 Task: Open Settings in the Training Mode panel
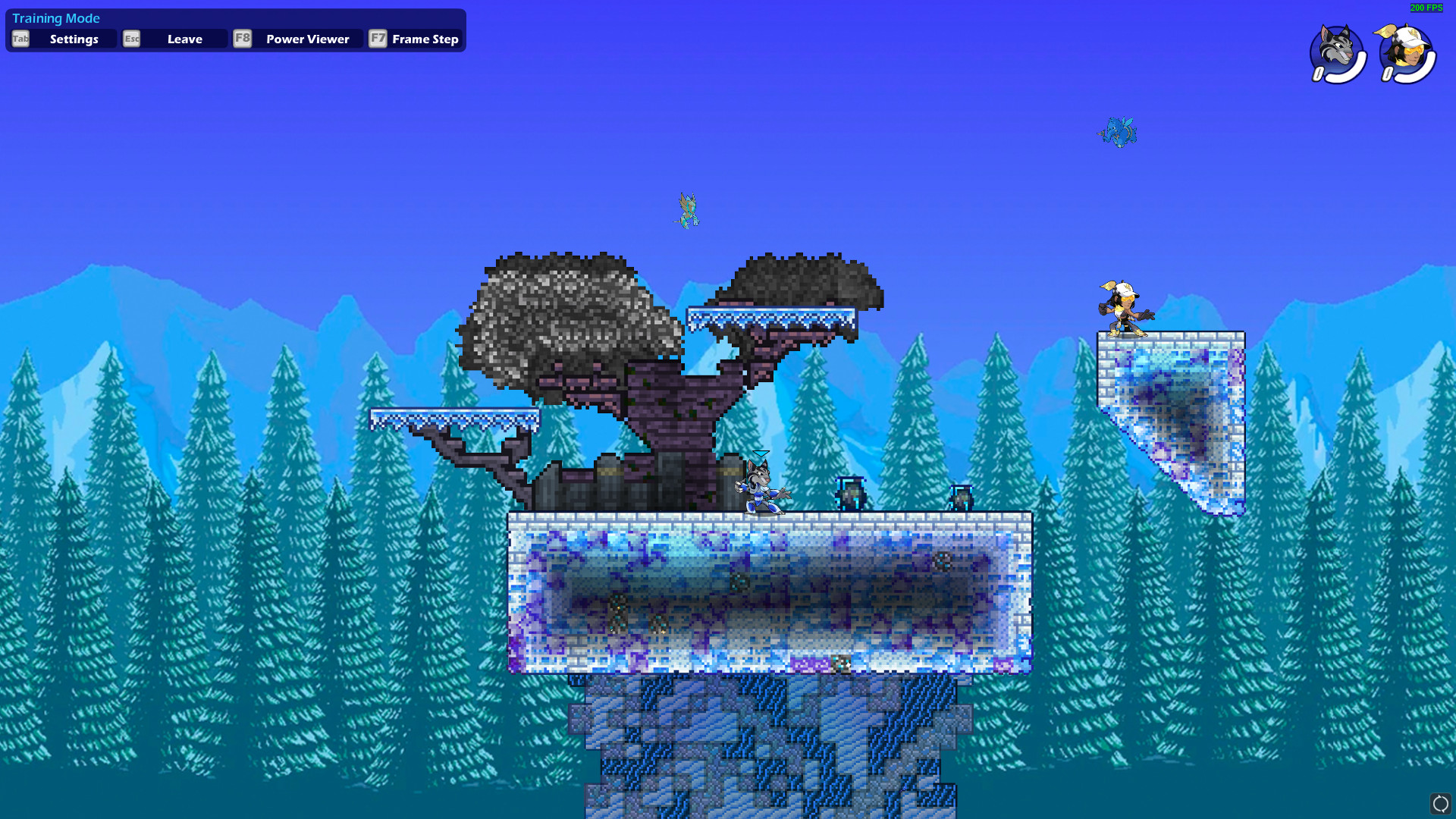coord(74,39)
